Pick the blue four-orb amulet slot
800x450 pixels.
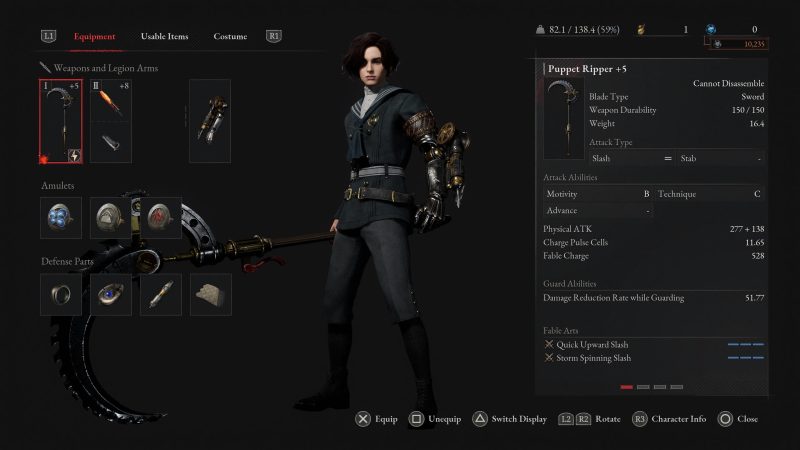[61, 217]
